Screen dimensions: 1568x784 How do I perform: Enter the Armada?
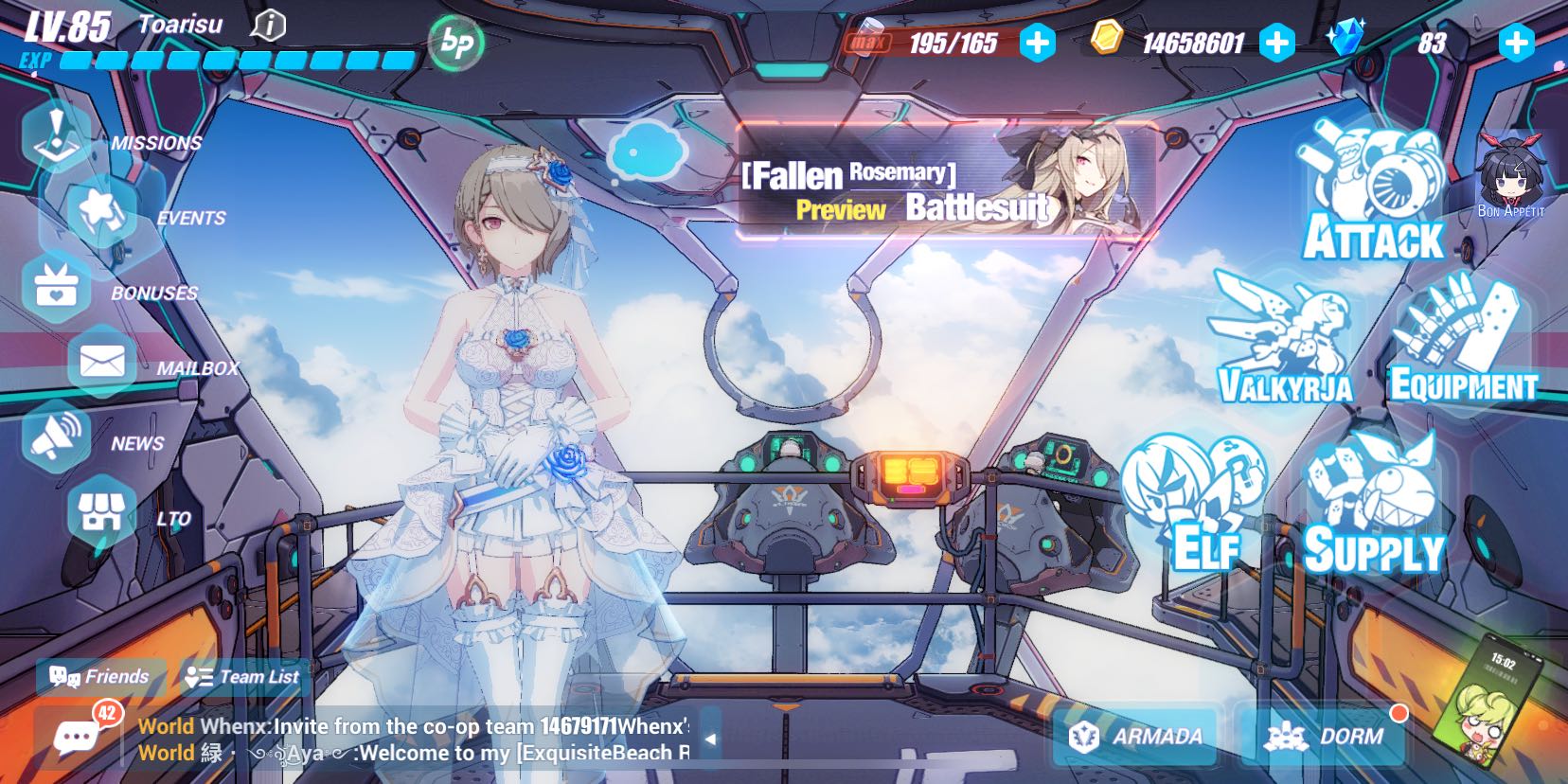(x=1136, y=736)
